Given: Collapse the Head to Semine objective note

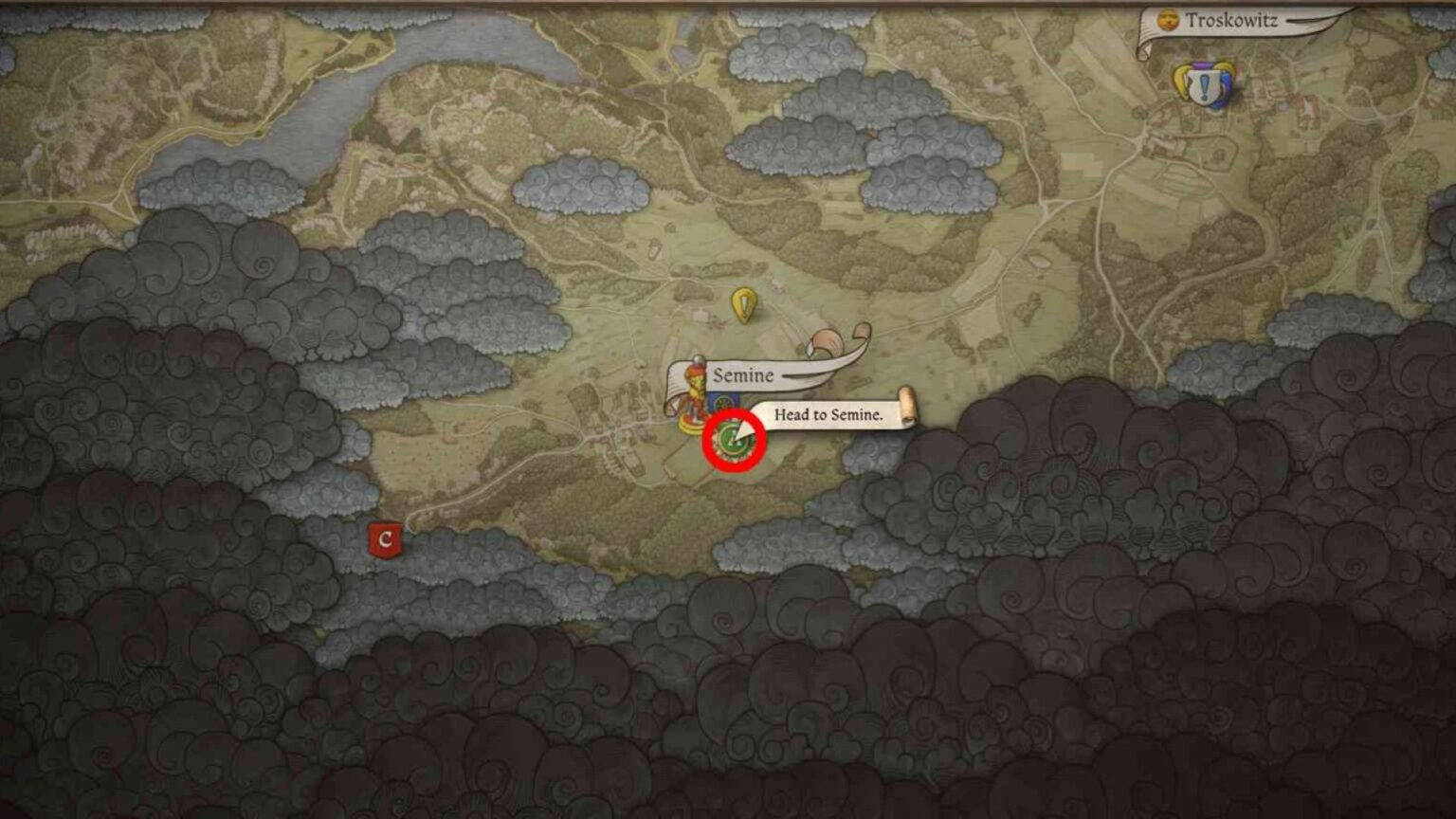Looking at the screenshot, I should pos(829,415).
